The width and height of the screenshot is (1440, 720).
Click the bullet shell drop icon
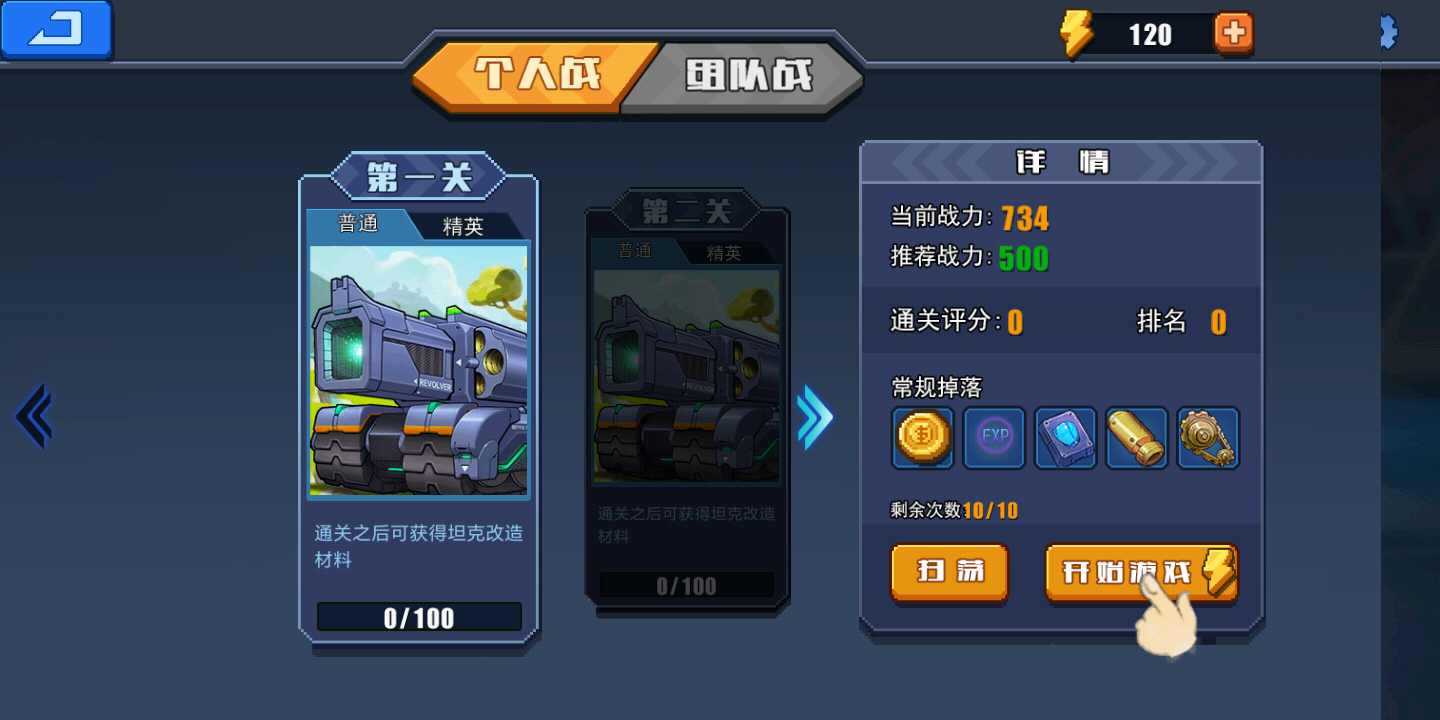[1137, 438]
